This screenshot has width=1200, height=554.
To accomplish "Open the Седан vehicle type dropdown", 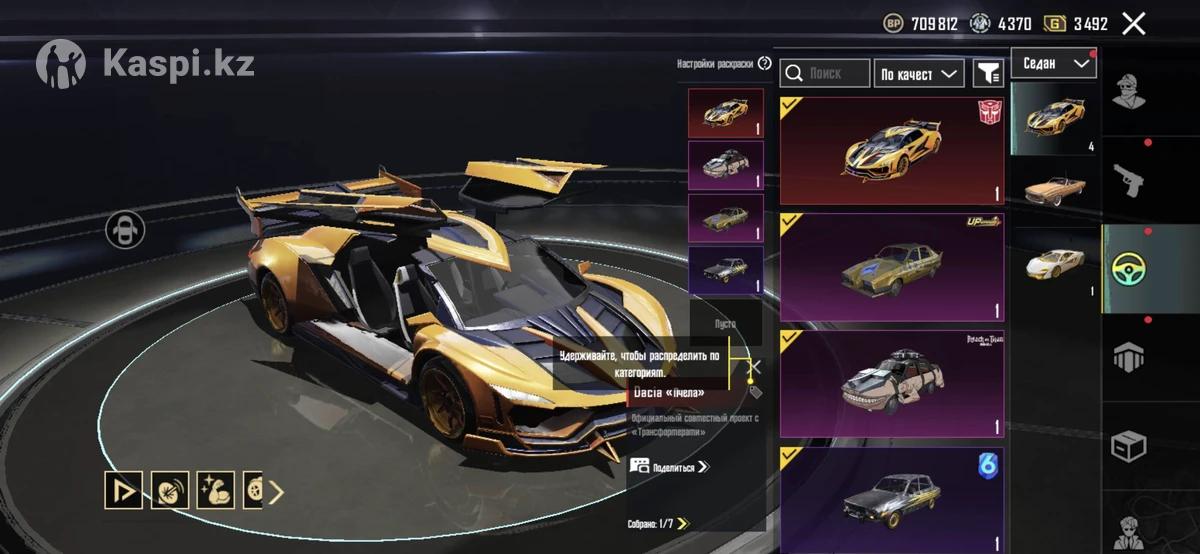I will pyautogui.click(x=1054, y=64).
